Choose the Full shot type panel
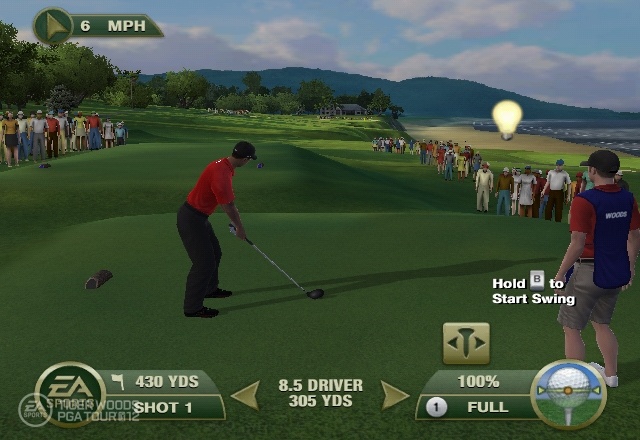Image resolution: width=640 pixels, height=440 pixels. 475,407
